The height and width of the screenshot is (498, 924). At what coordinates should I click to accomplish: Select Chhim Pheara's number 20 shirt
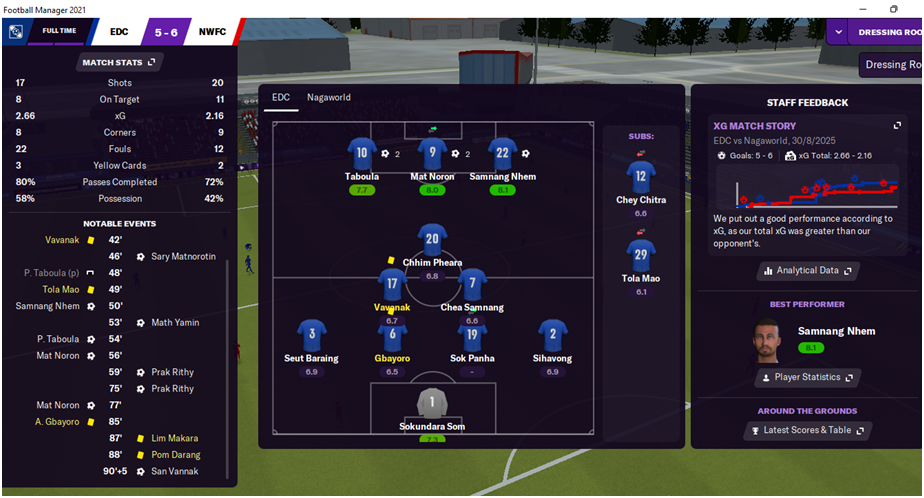click(432, 239)
